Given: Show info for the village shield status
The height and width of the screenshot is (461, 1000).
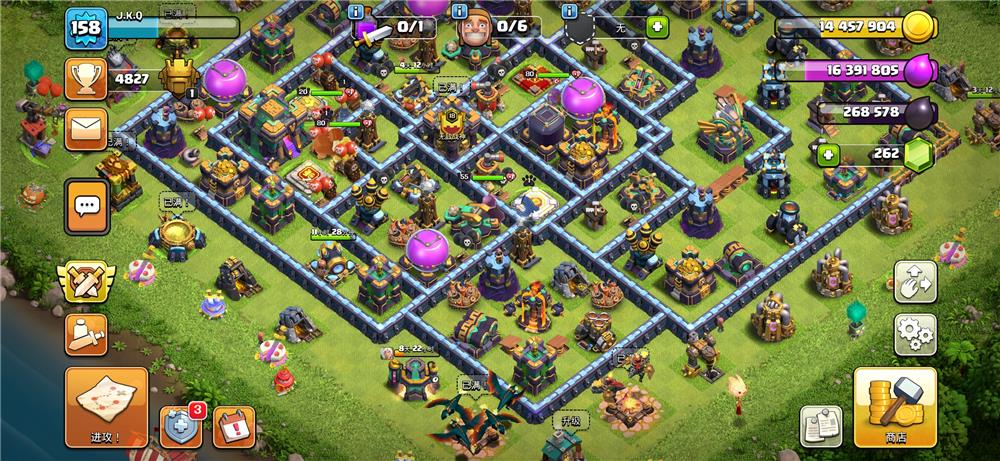Looking at the screenshot, I should click(x=570, y=11).
